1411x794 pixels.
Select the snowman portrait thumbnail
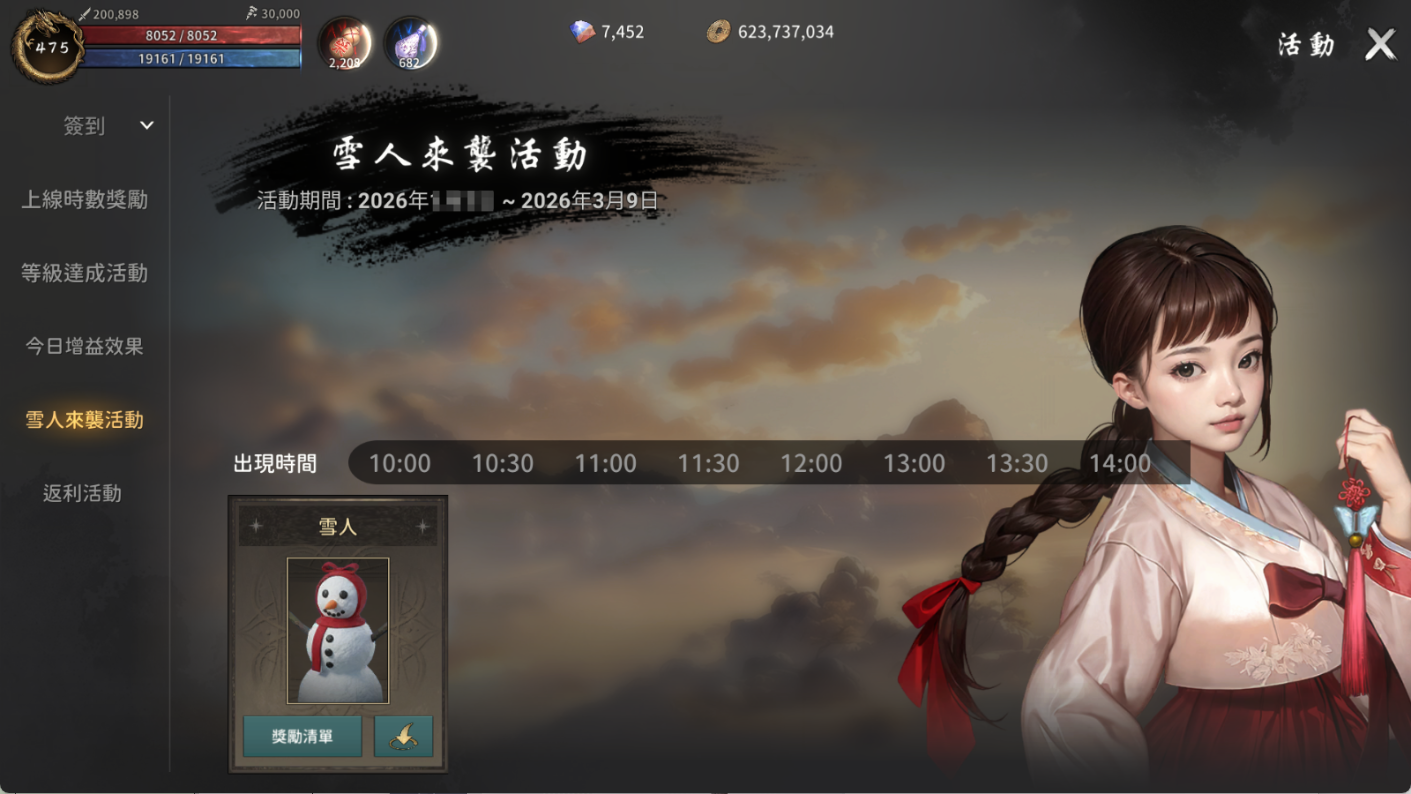click(338, 631)
